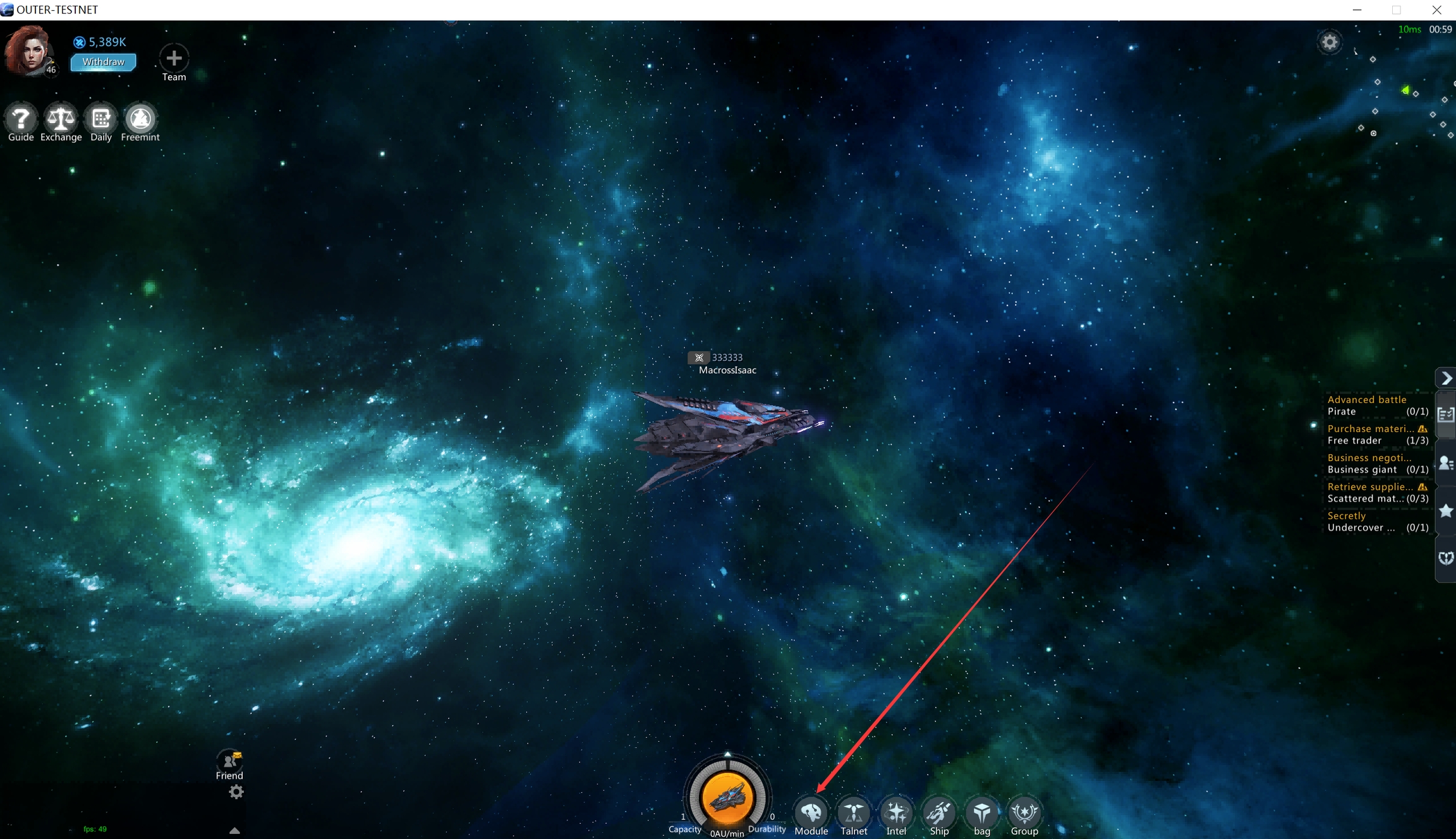Open the Freemint menu
1456x839 pixels.
[140, 119]
